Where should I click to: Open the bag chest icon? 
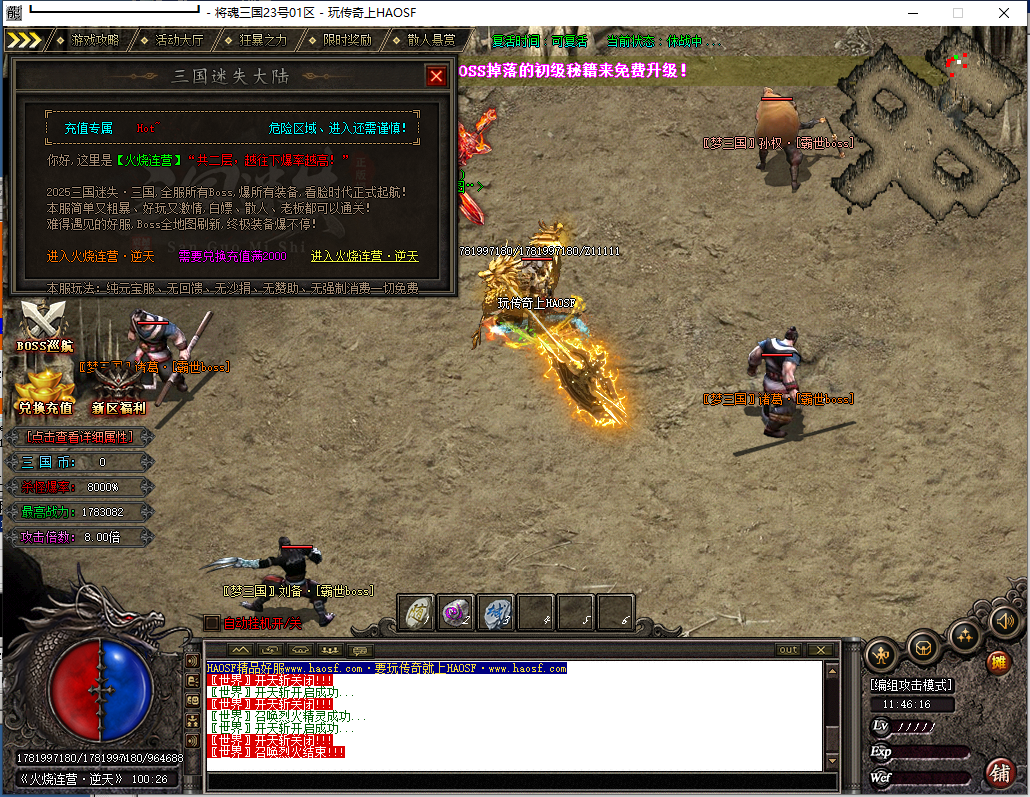pyautogui.click(x=923, y=646)
